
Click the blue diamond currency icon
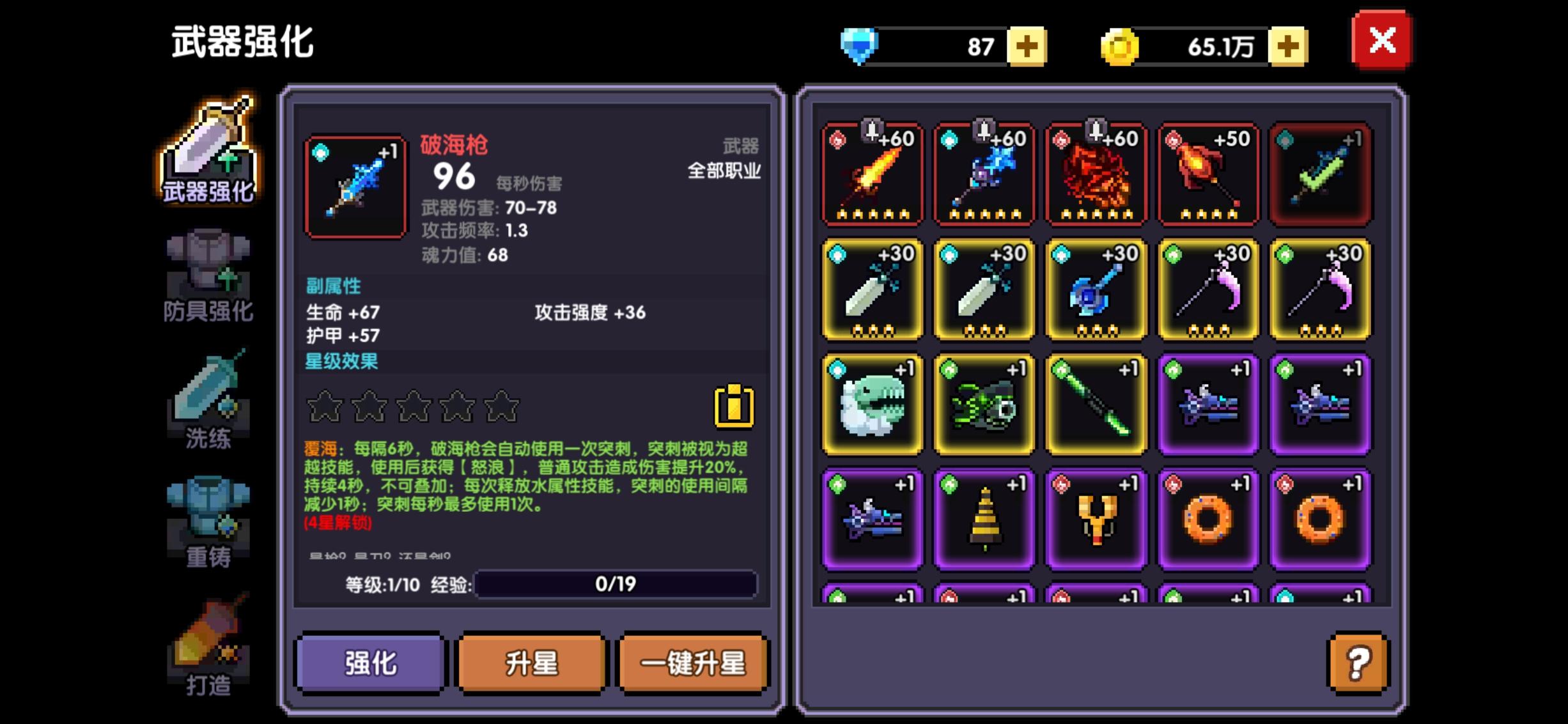tap(860, 45)
